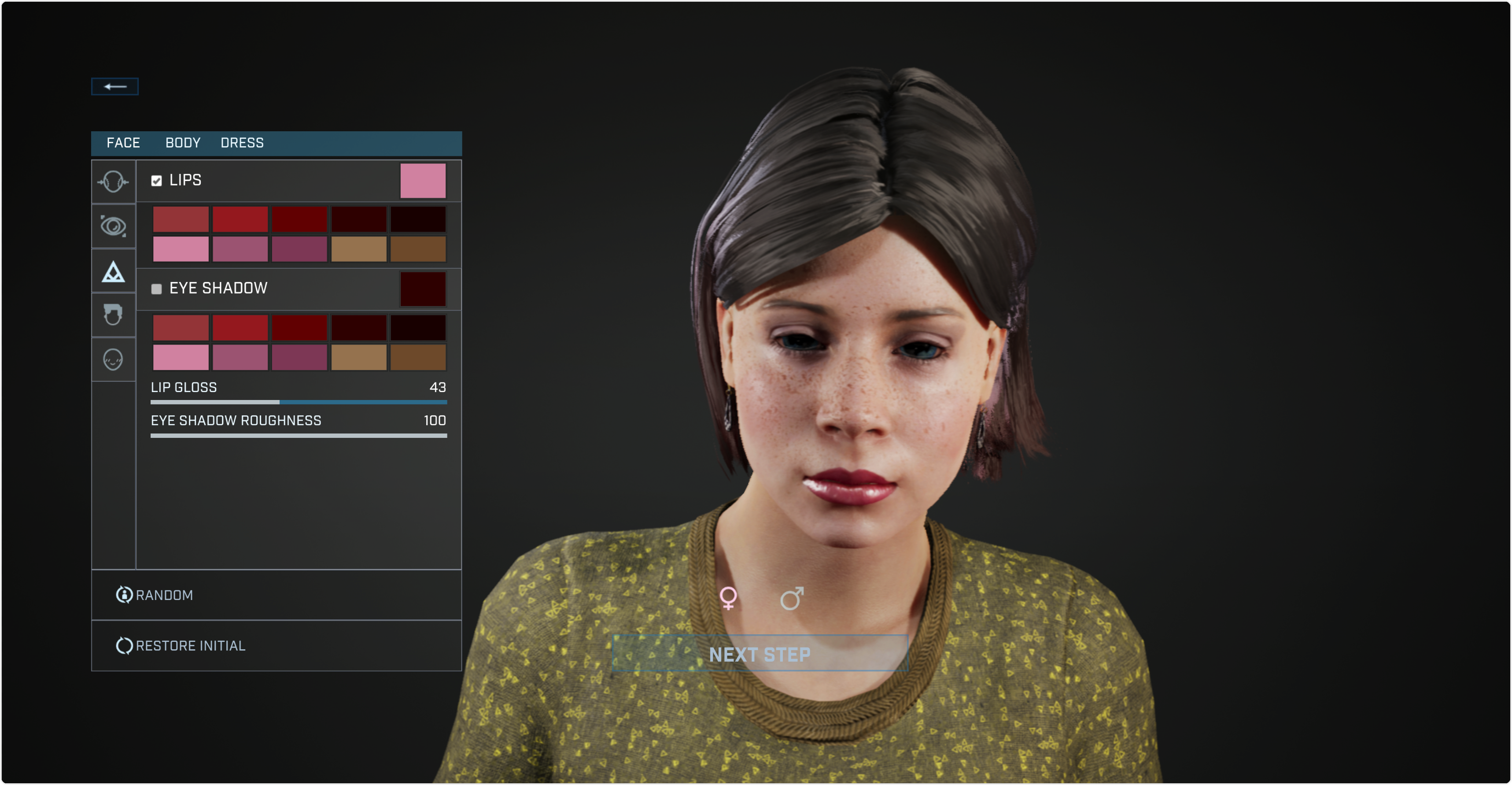Adjust the Lip Gloss slider
1512x785 pixels.
point(280,402)
